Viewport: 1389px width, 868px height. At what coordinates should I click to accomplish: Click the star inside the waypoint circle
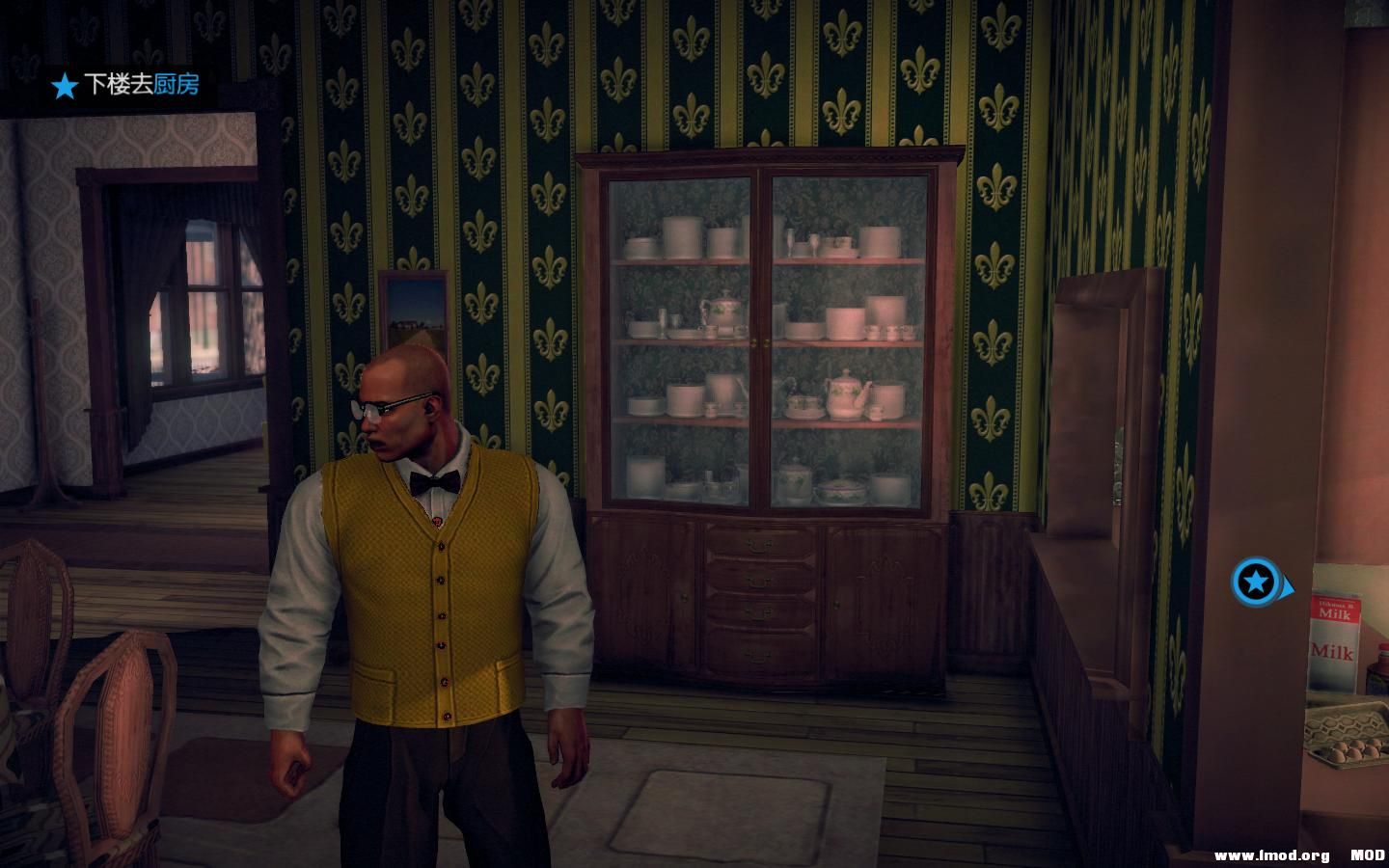(x=1256, y=583)
